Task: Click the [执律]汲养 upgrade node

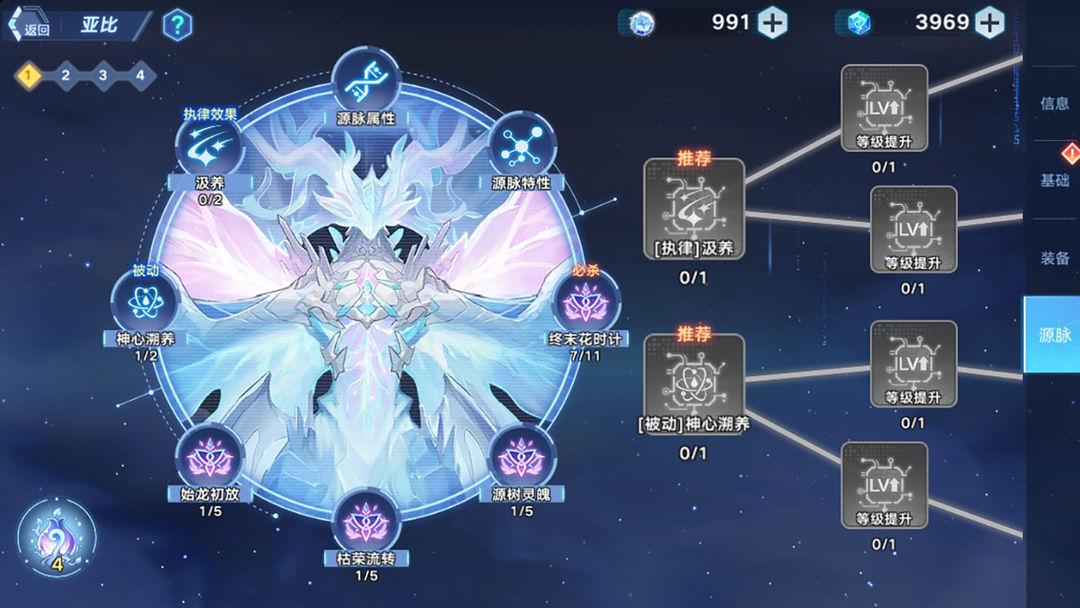Action: point(693,210)
